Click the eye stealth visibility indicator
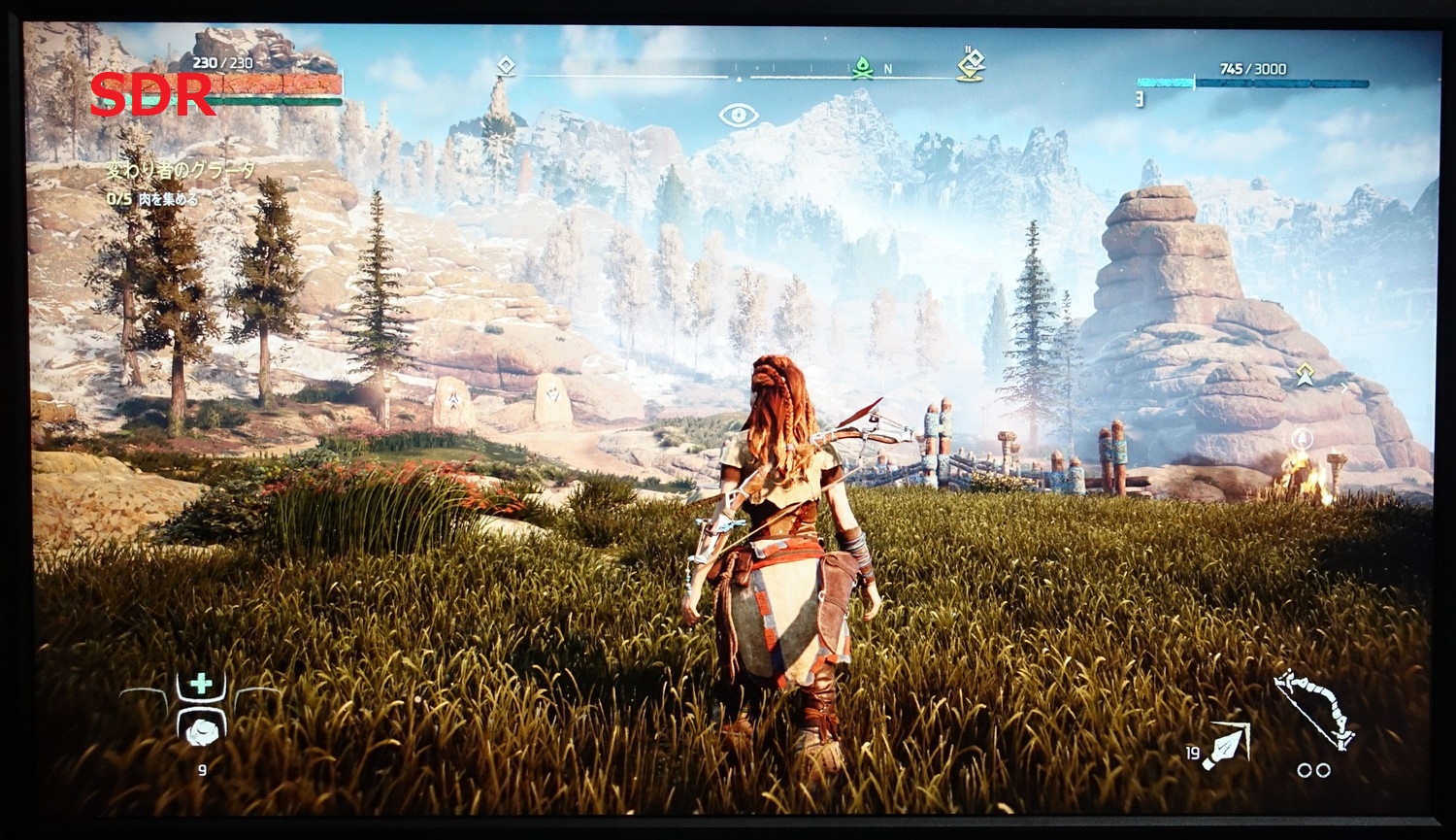 click(x=738, y=117)
